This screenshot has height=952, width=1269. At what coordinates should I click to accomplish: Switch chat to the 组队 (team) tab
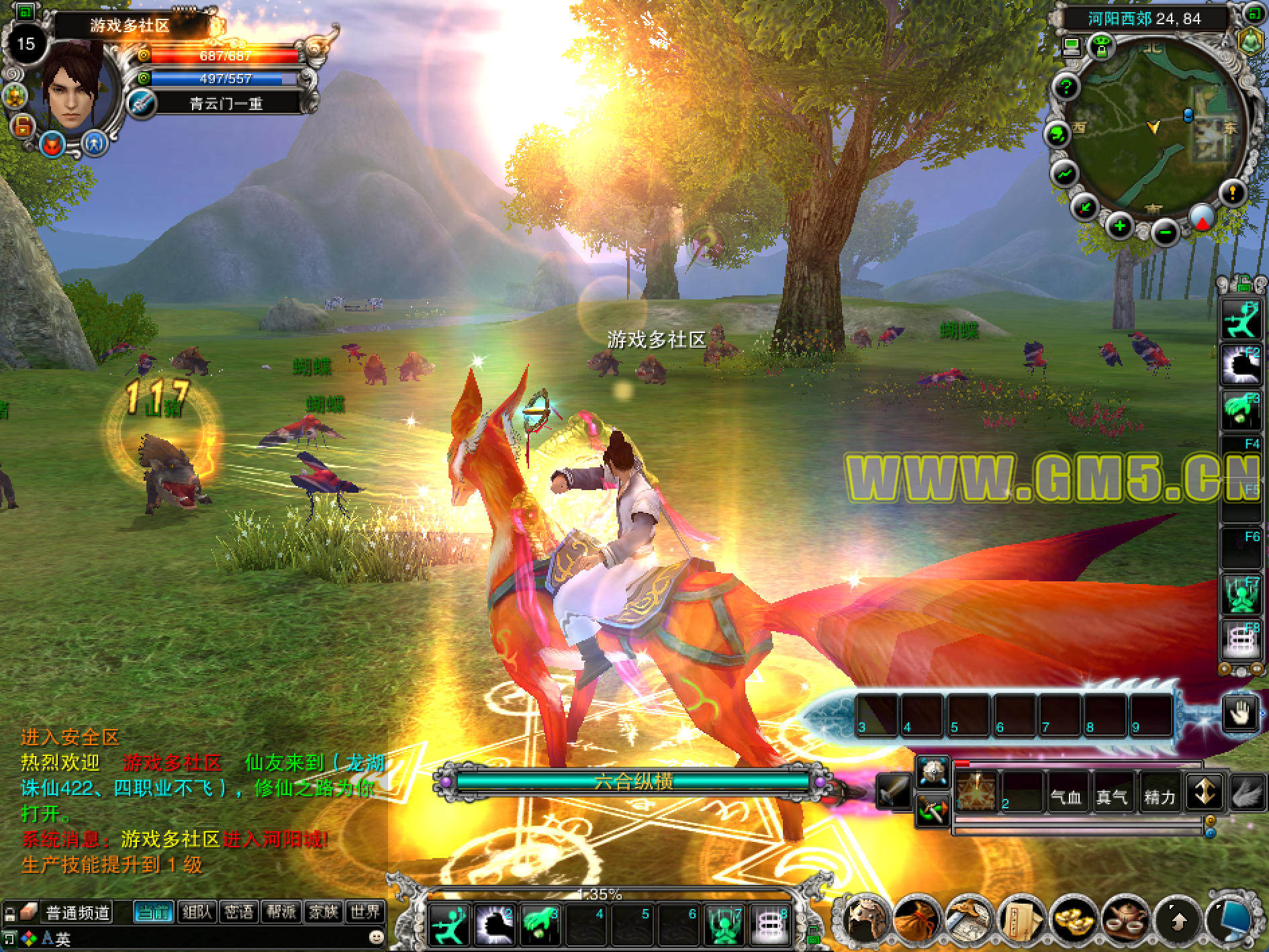click(196, 912)
